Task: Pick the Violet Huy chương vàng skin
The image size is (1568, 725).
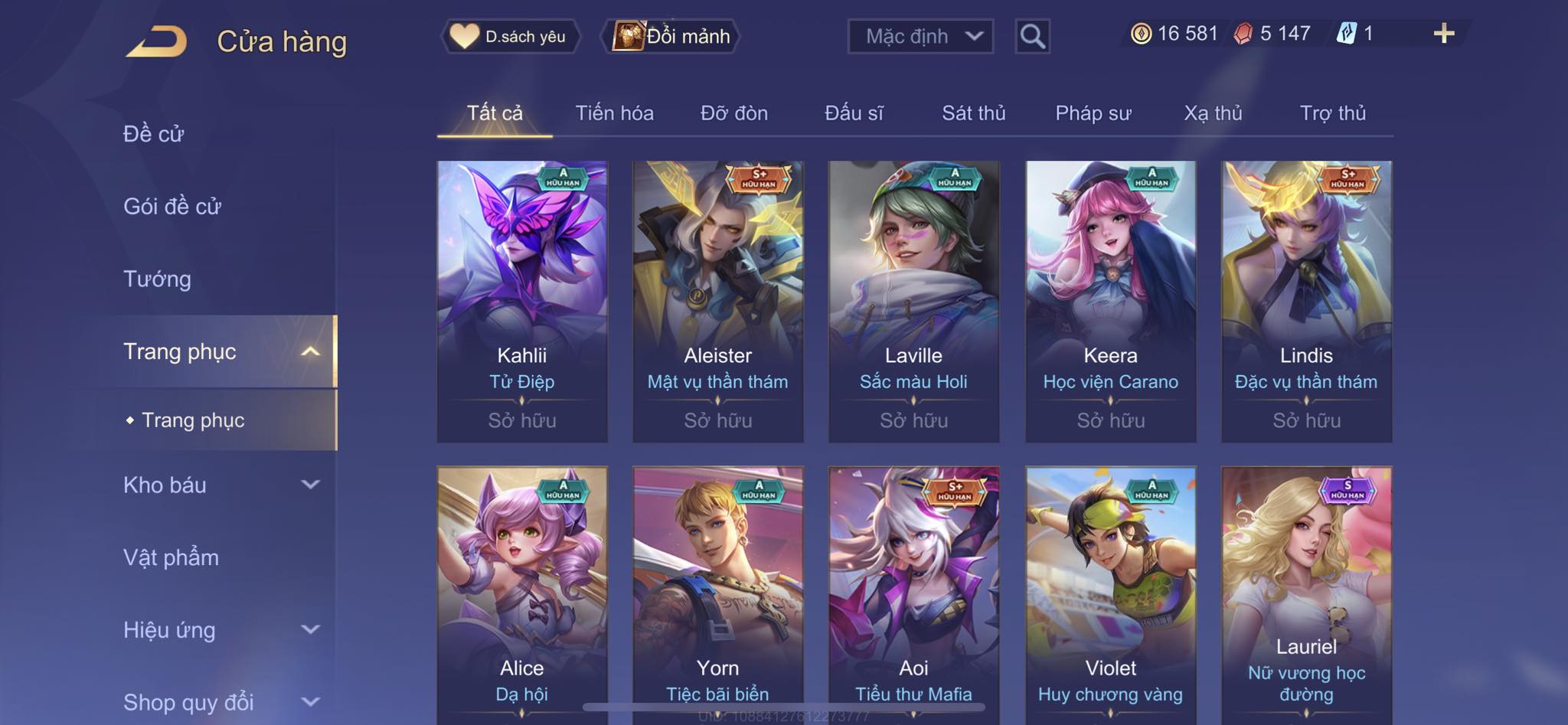Action: [1110, 593]
